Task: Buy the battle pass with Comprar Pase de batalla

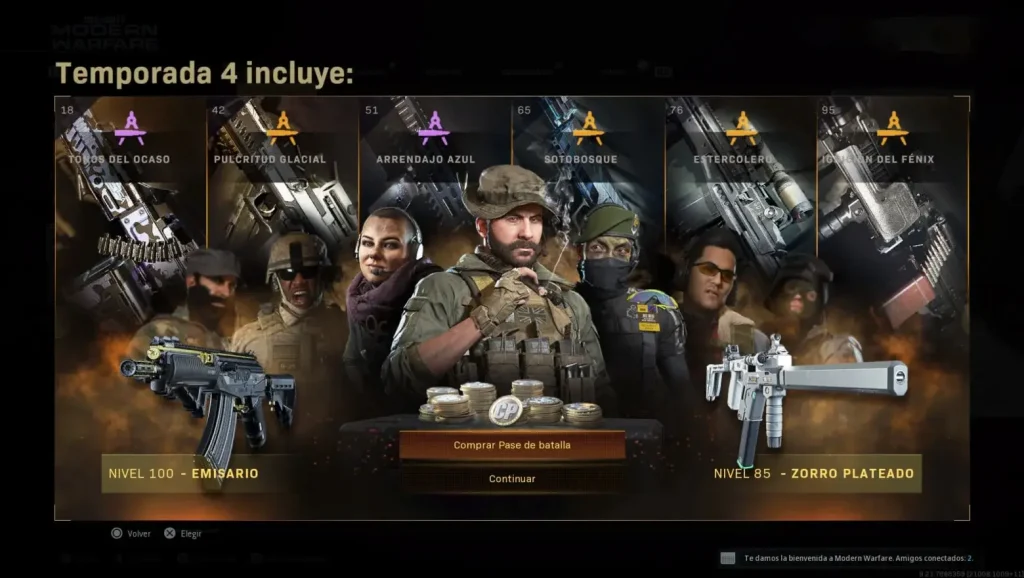Action: [512, 445]
